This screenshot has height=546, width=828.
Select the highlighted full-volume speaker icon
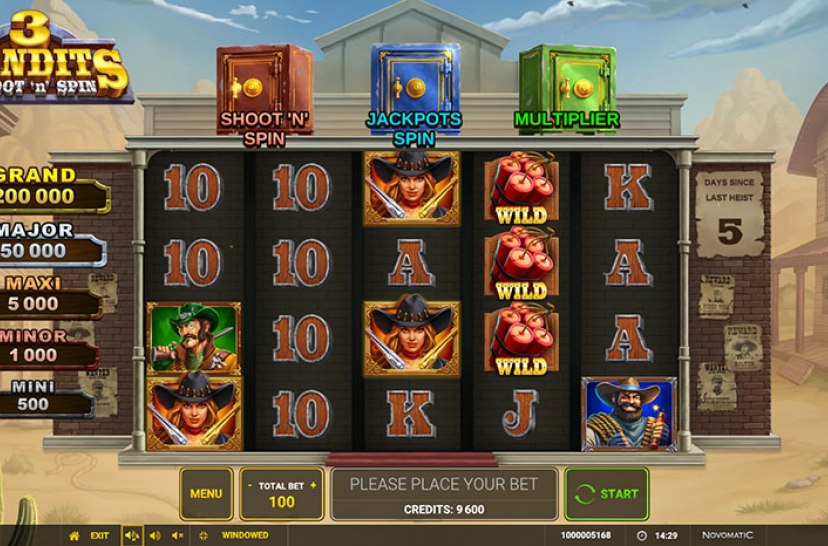[132, 536]
